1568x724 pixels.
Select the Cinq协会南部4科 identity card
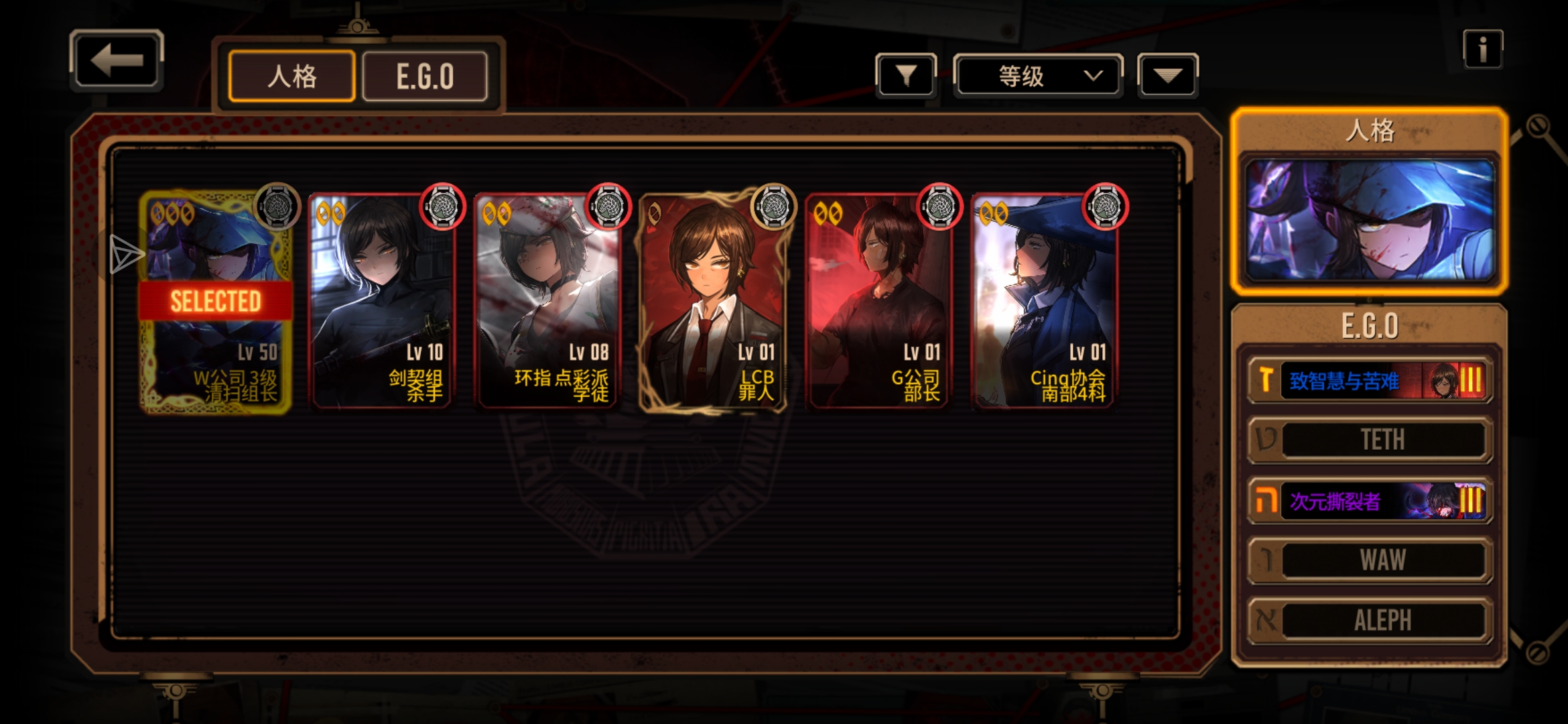(x=1044, y=302)
